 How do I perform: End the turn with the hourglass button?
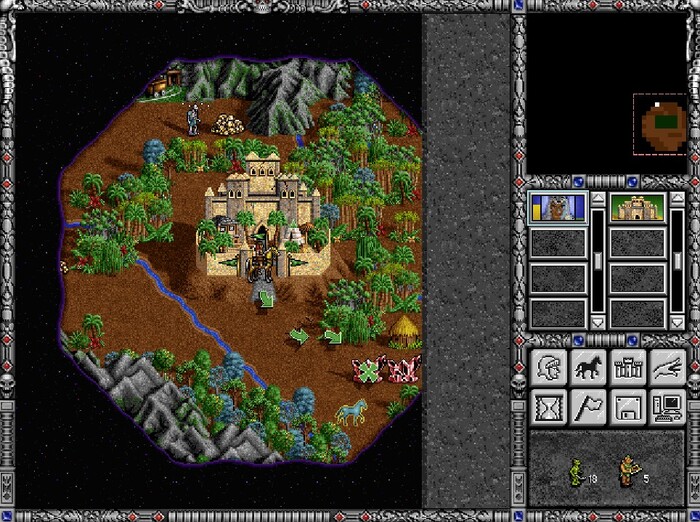tap(548, 405)
